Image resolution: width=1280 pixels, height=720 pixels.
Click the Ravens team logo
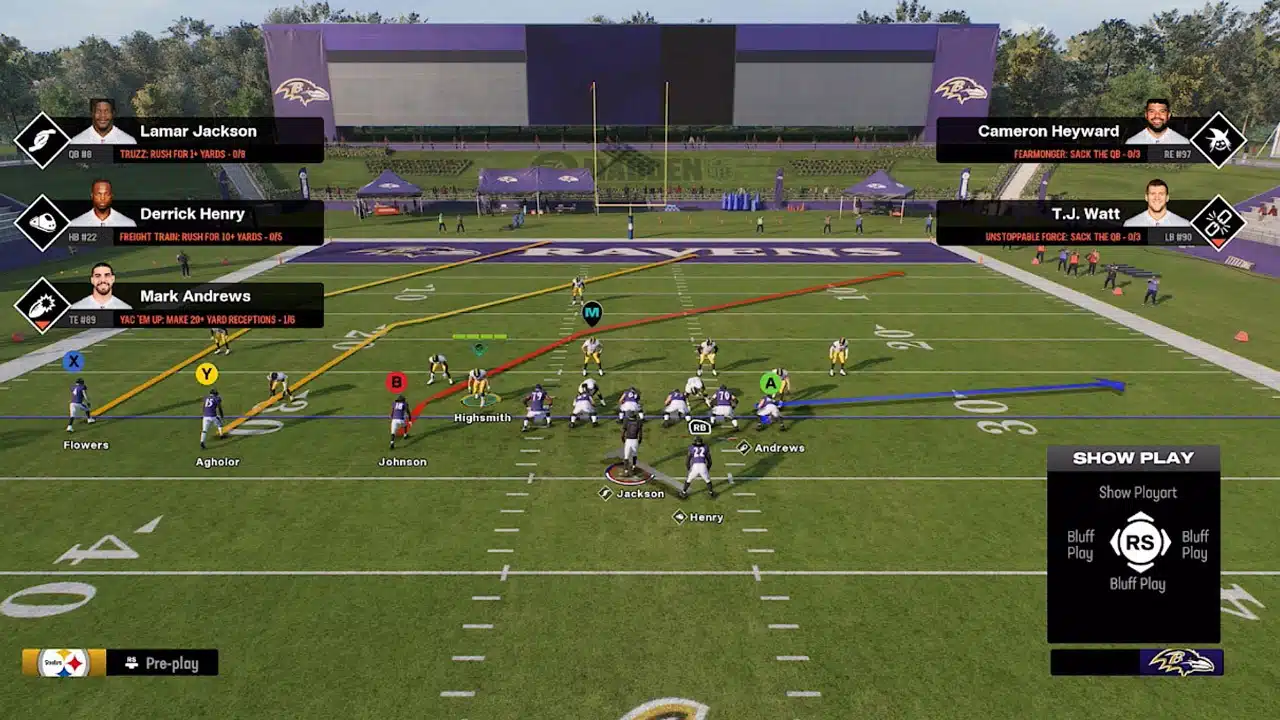1181,662
